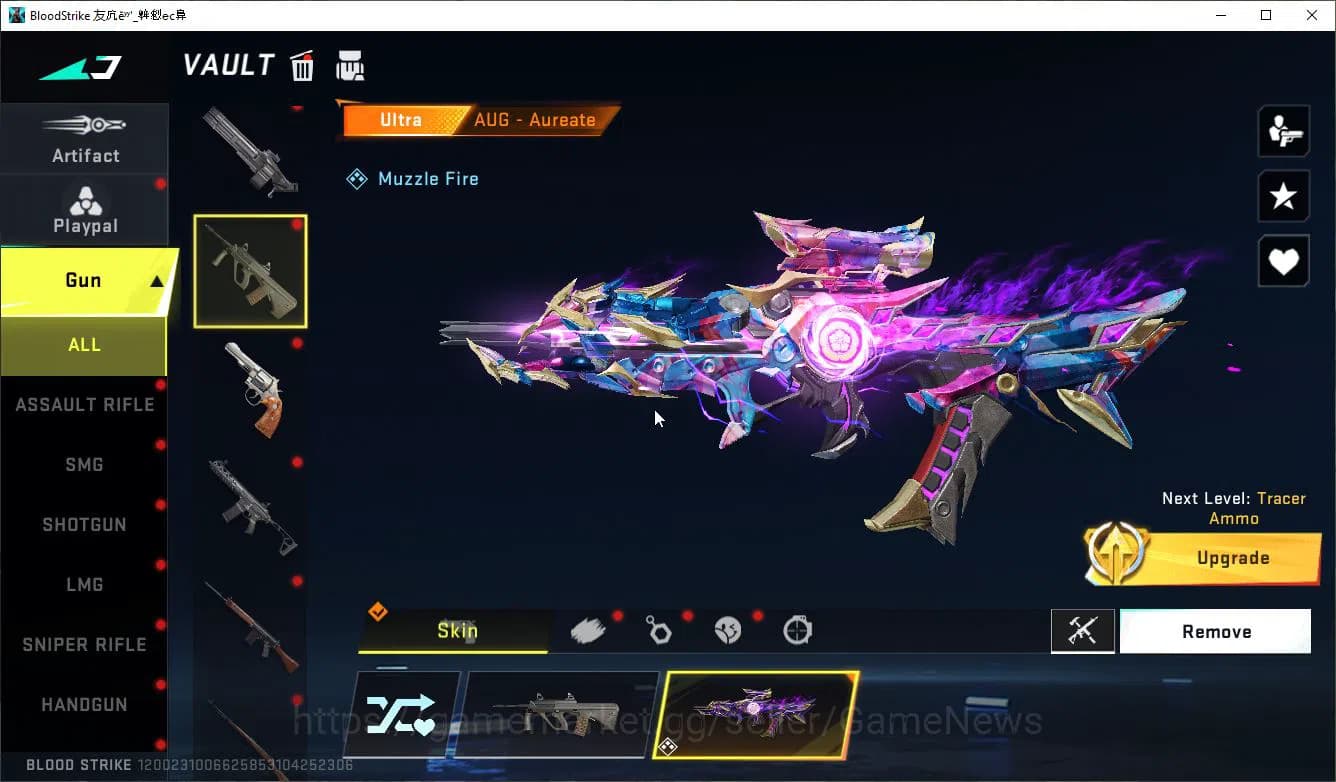Image resolution: width=1336 pixels, height=782 pixels.
Task: Enable the random skin shuffle option
Action: pyautogui.click(x=404, y=714)
